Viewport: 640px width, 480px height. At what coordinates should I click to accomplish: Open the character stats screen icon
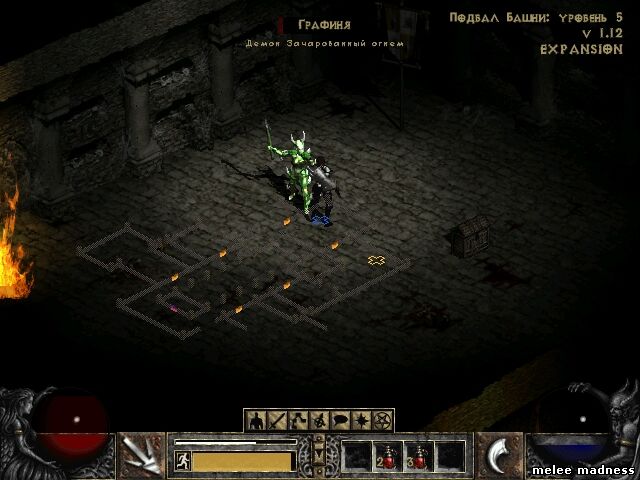pyautogui.click(x=255, y=420)
